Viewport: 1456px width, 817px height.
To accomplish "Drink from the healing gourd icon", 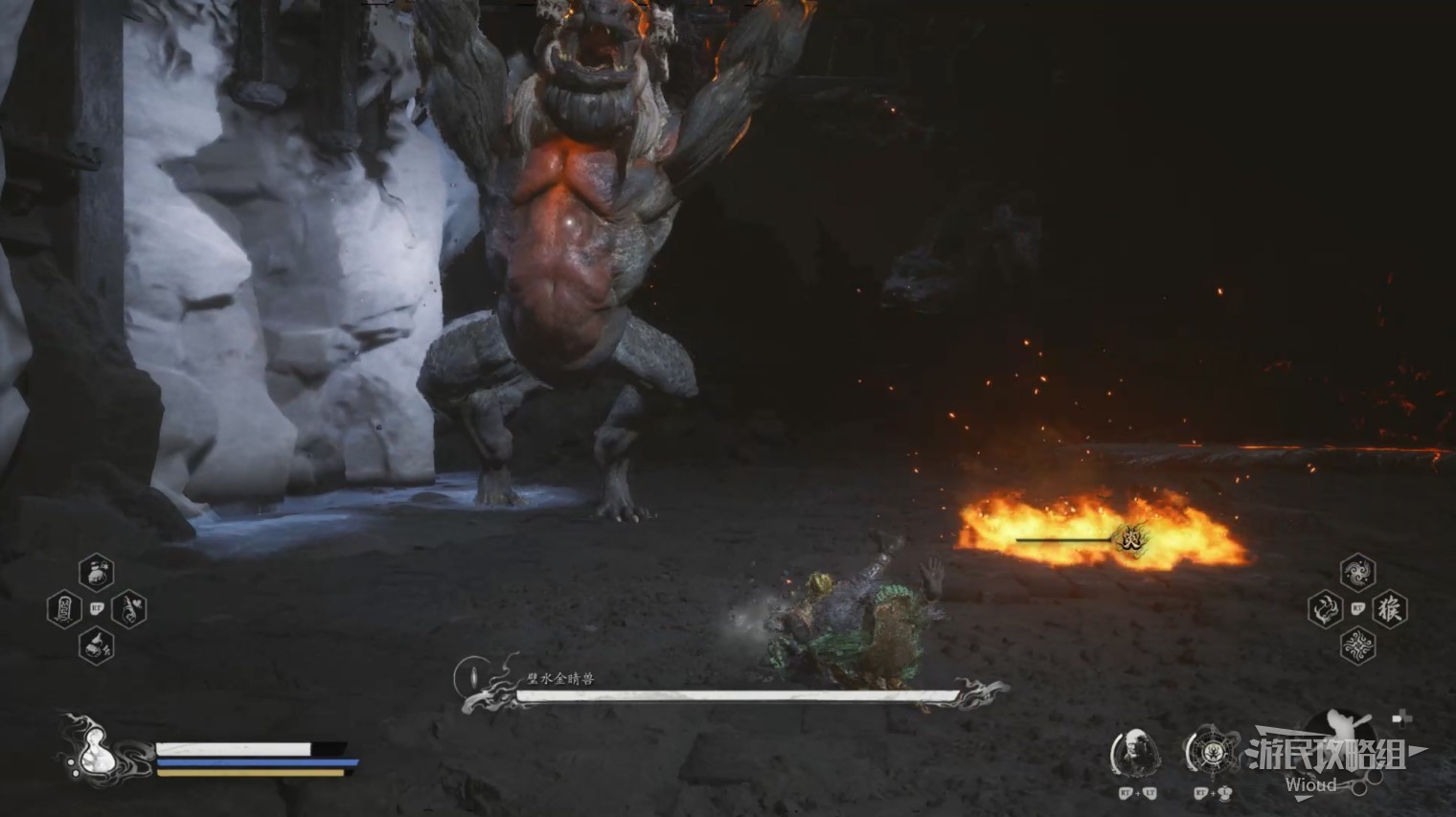I will click(x=94, y=748).
